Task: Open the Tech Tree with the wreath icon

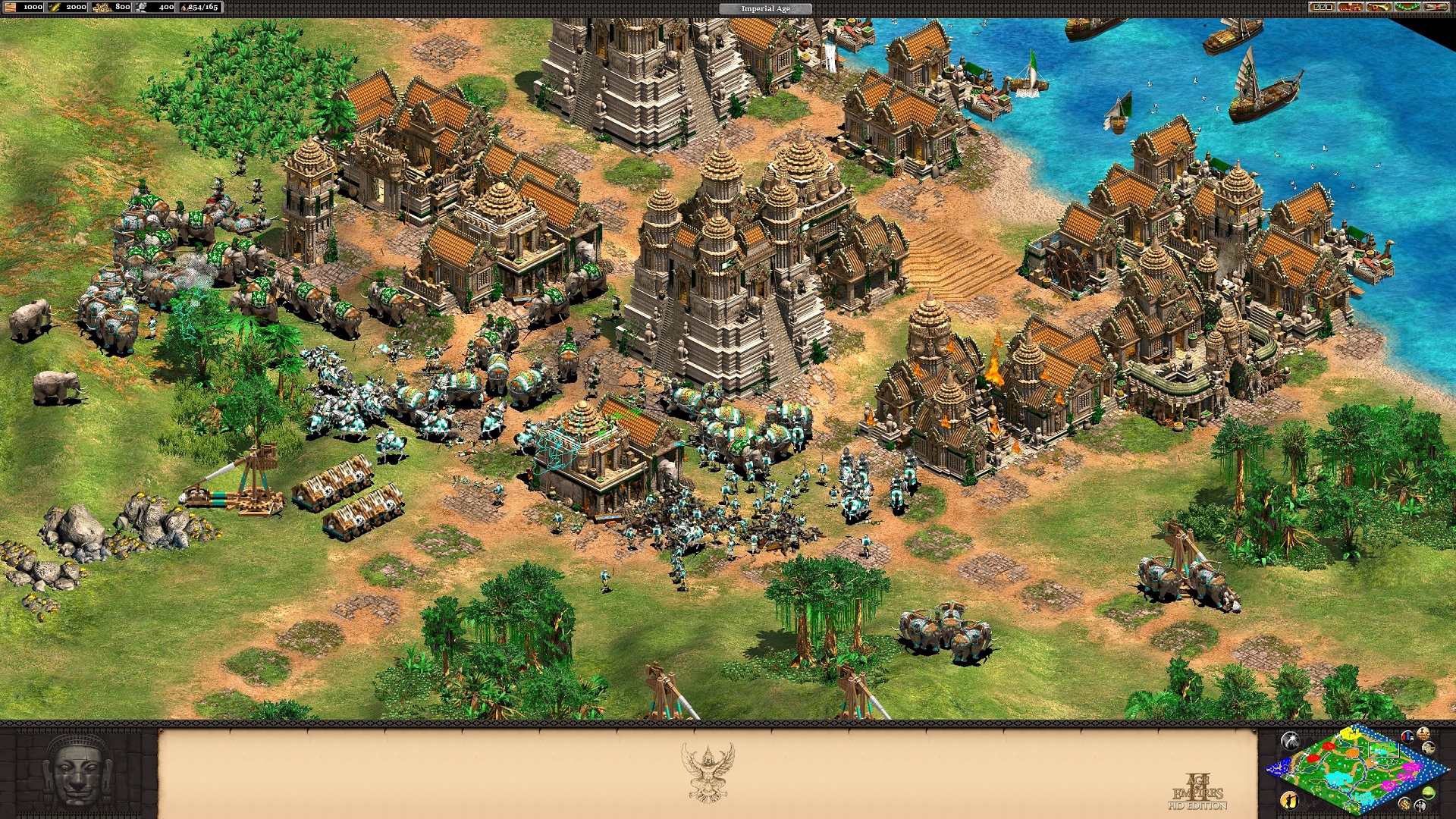Action: (x=1407, y=8)
